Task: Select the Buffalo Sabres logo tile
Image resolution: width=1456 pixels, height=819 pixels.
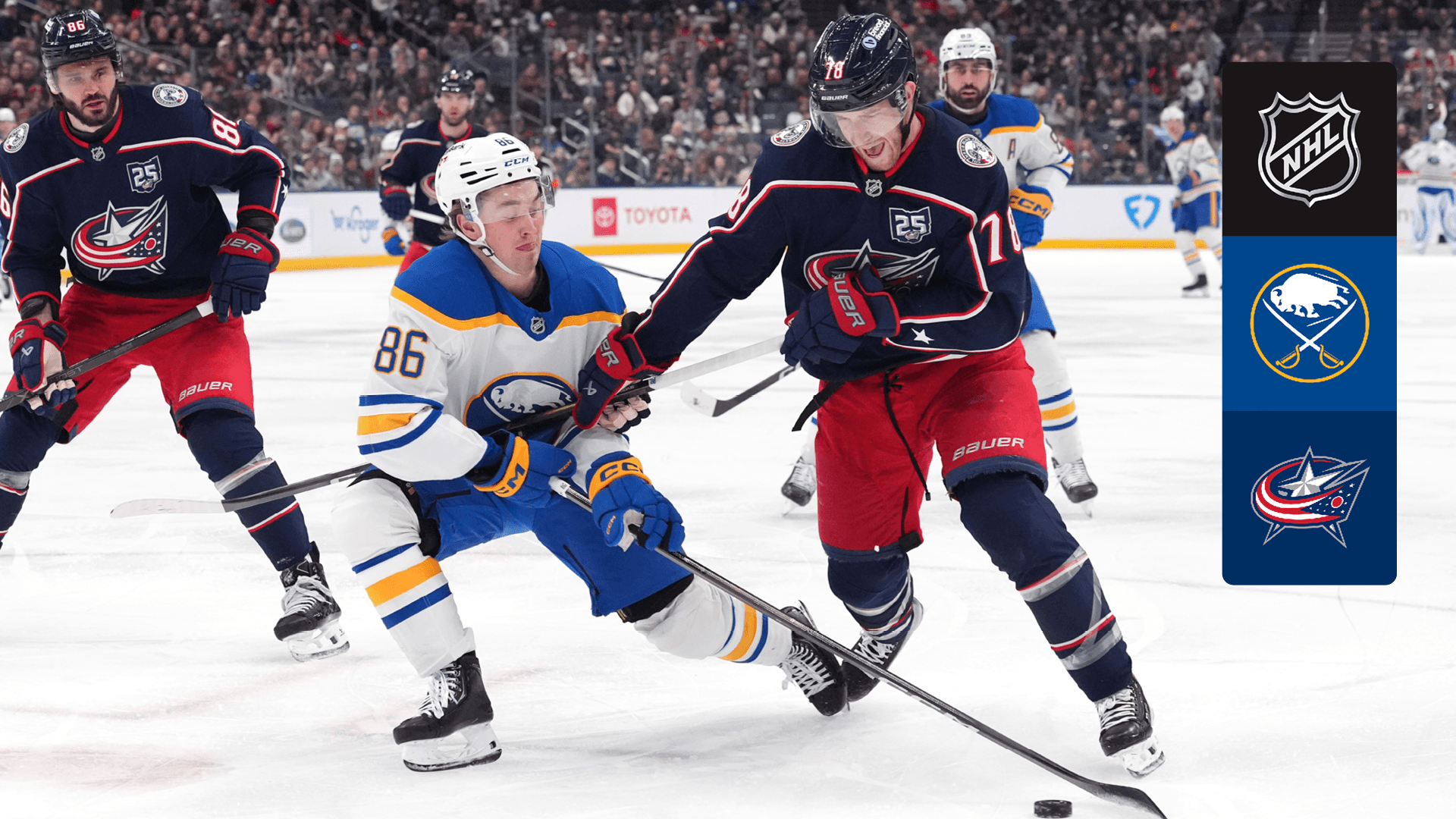Action: [x=1309, y=323]
